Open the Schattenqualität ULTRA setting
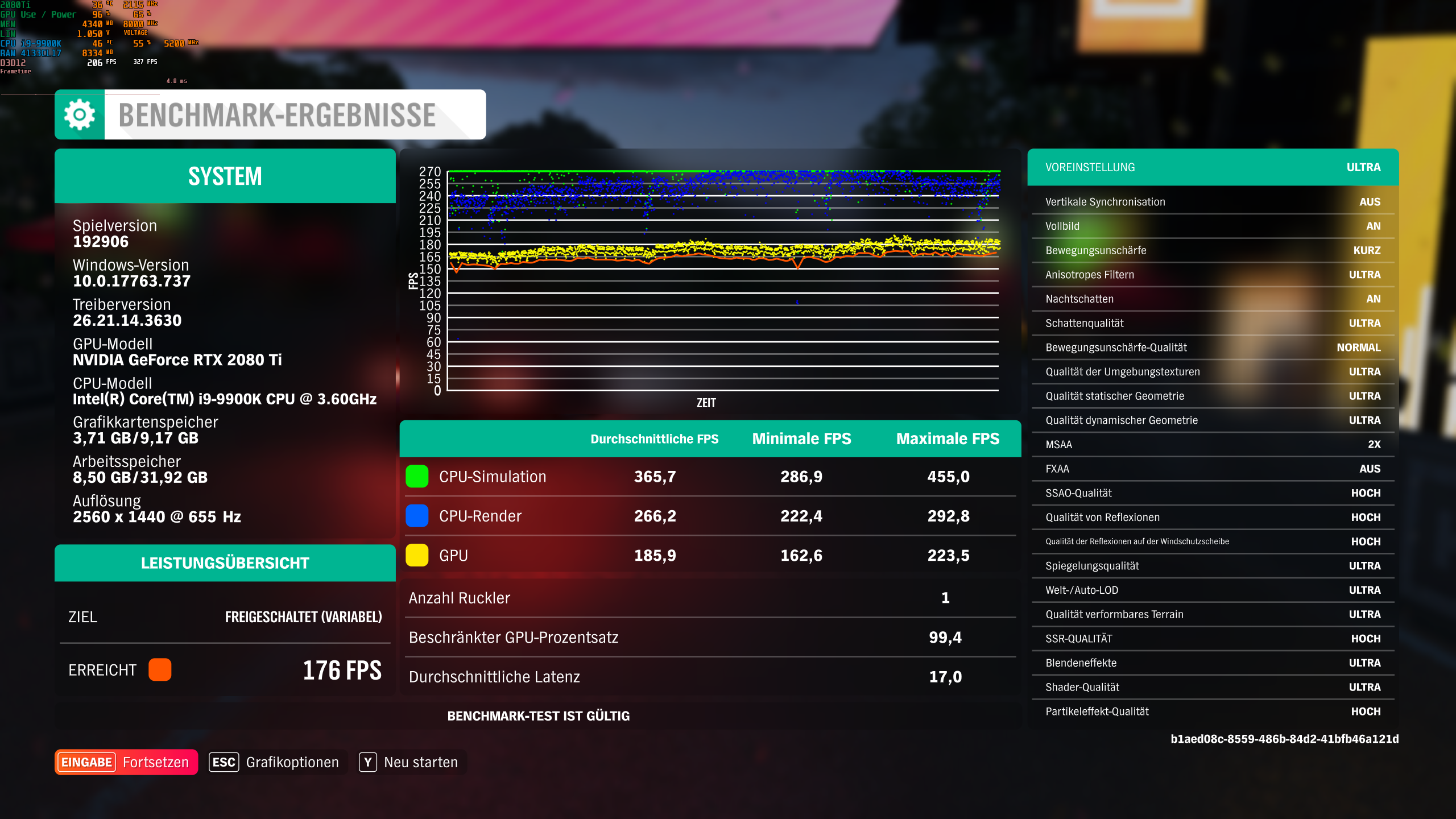Viewport: 1456px width, 819px height. 1211,322
